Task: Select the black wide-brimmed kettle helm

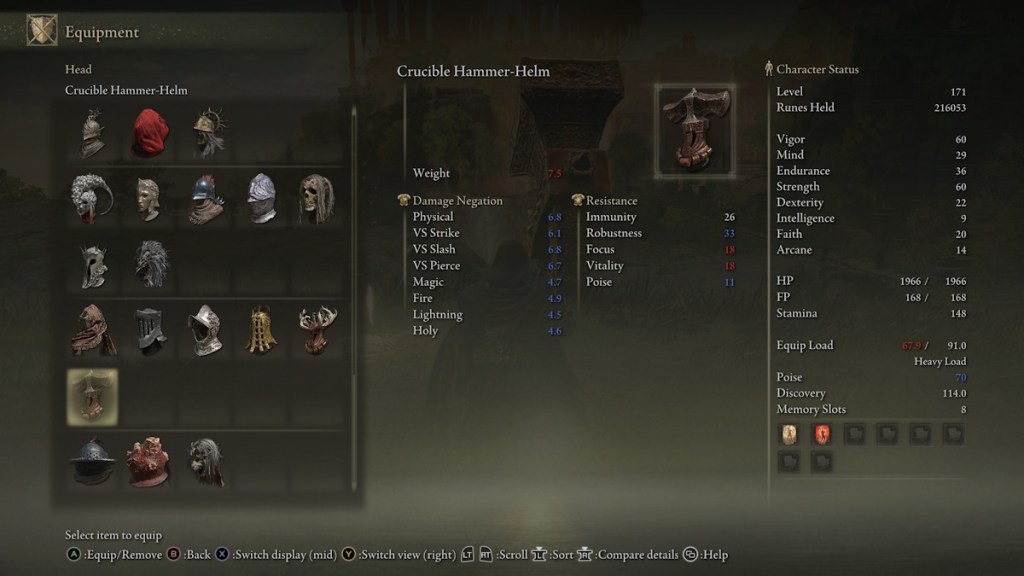Action: [92, 461]
